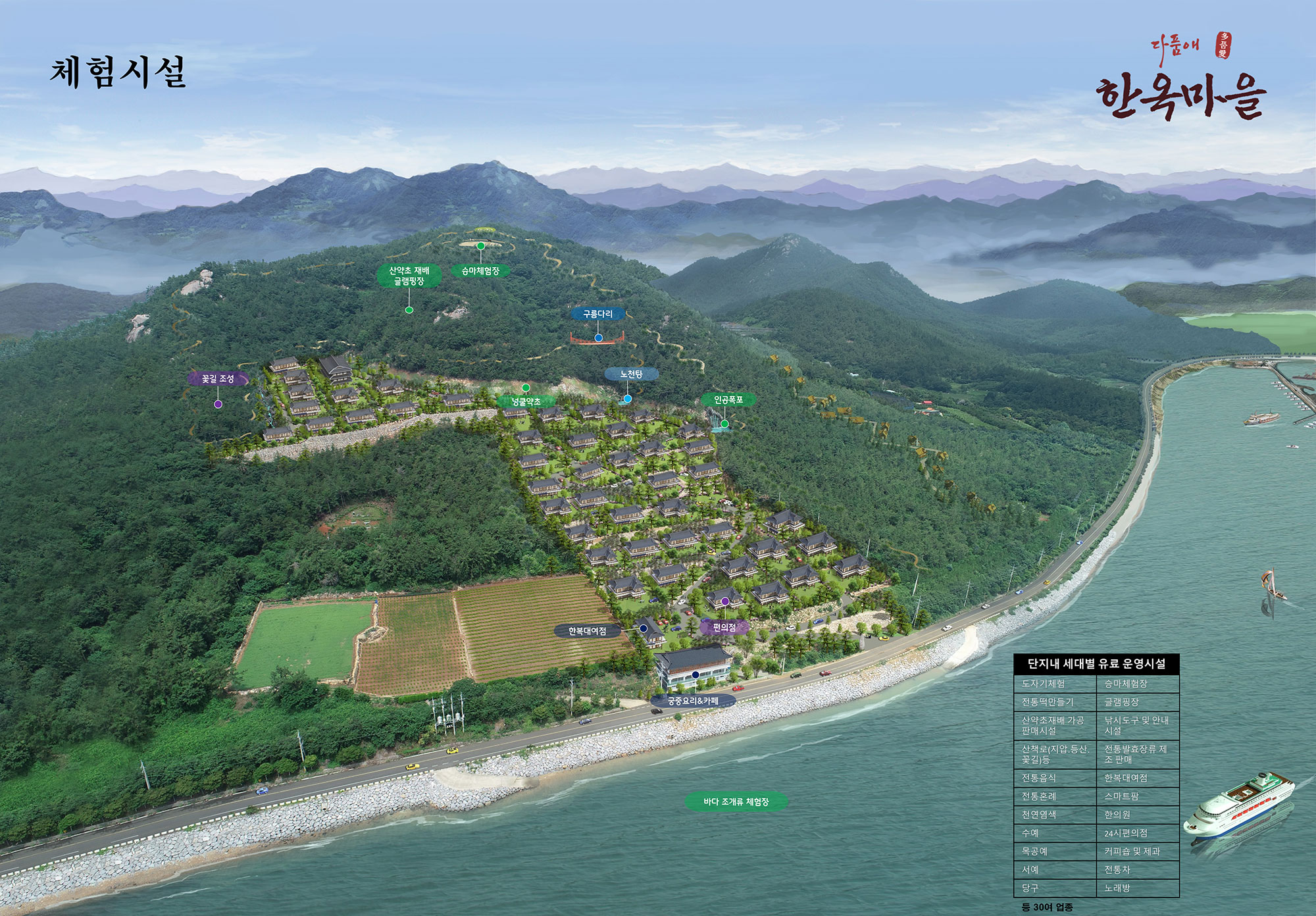The width and height of the screenshot is (1316, 916).
Task: Click the purple 편의점 label
Action: [724, 627]
